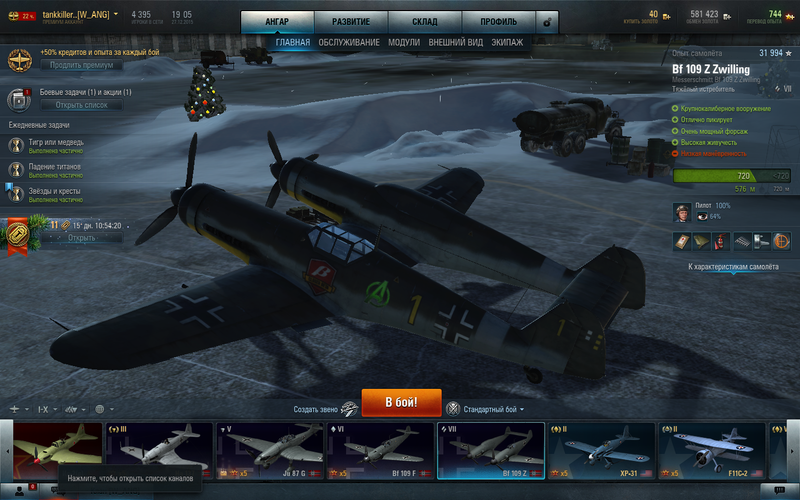
Task: Open the holiday gift with Открыть button
Action: (82, 238)
